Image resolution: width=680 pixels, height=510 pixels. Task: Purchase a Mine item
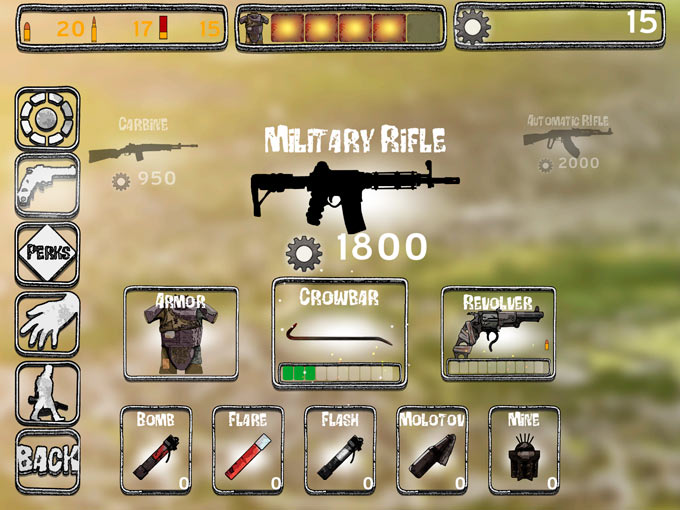(x=524, y=449)
